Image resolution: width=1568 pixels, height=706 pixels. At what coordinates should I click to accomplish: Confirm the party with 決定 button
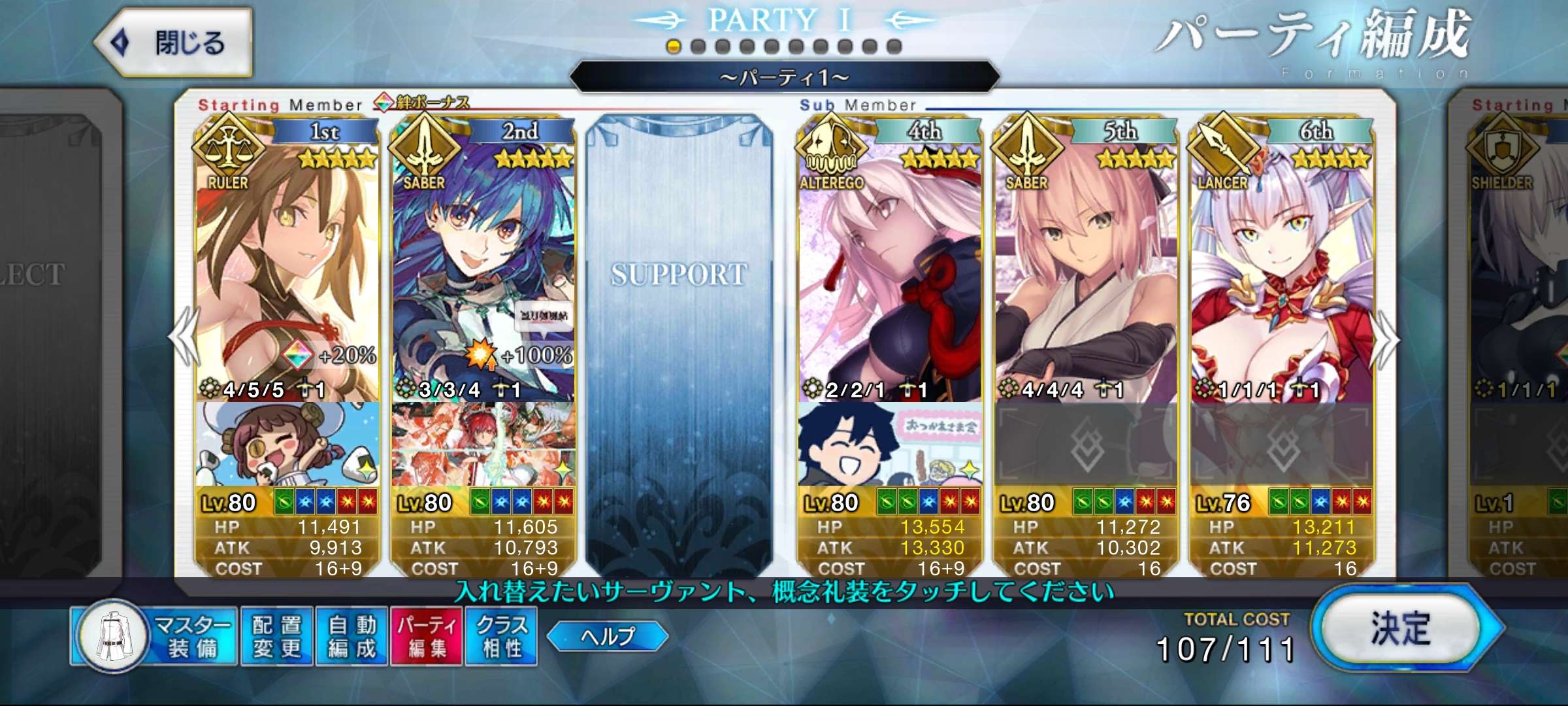click(1401, 629)
